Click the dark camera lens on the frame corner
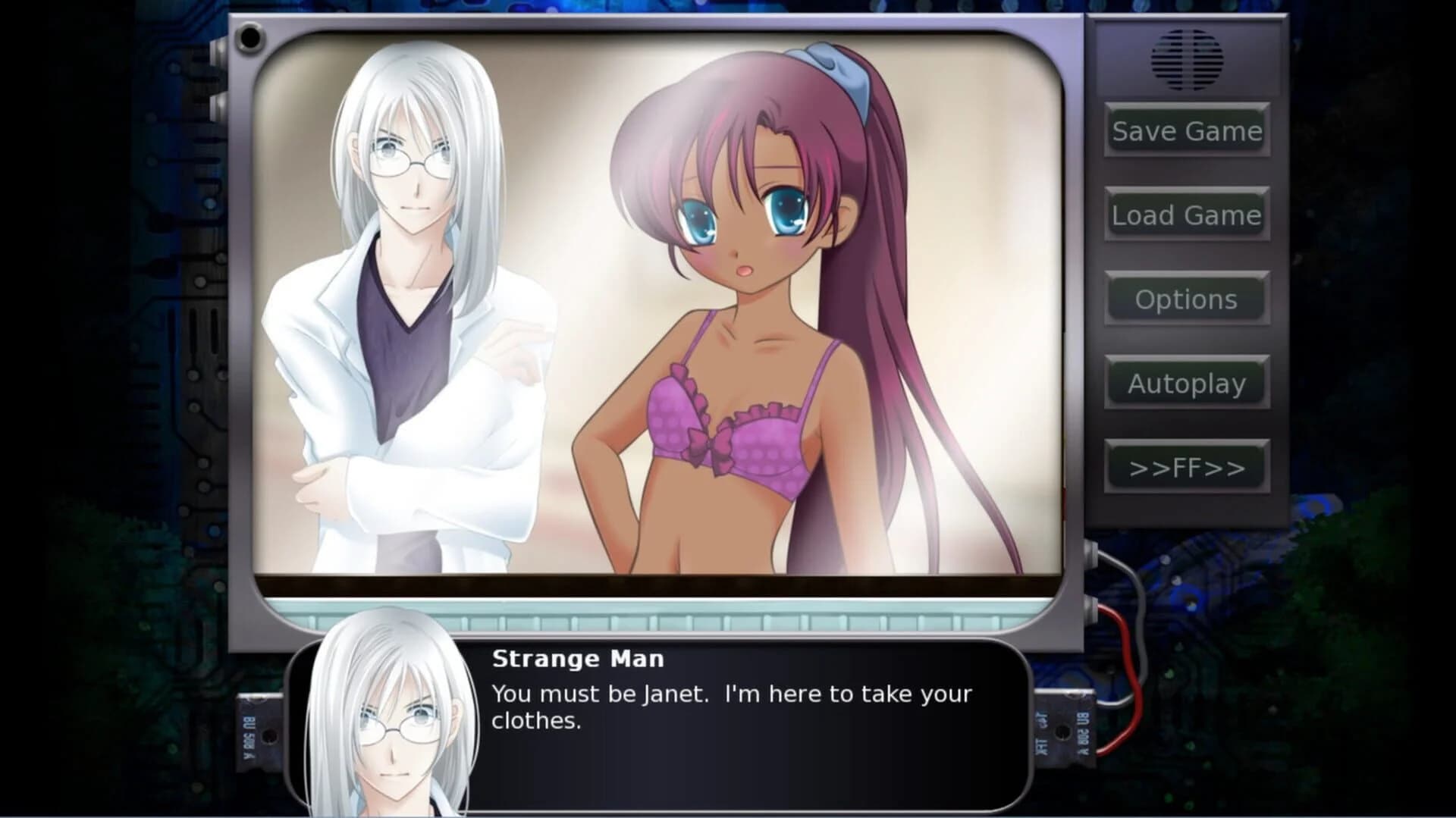 click(x=250, y=36)
